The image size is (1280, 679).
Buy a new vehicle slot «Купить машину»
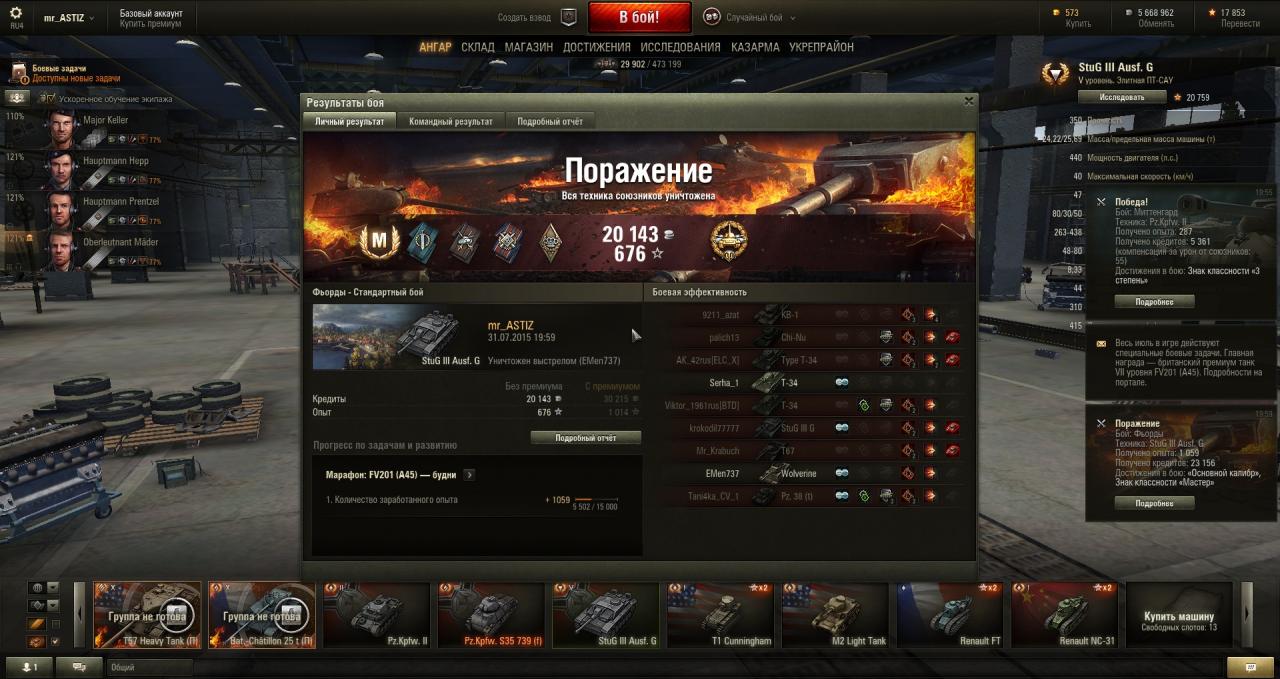pos(1178,616)
